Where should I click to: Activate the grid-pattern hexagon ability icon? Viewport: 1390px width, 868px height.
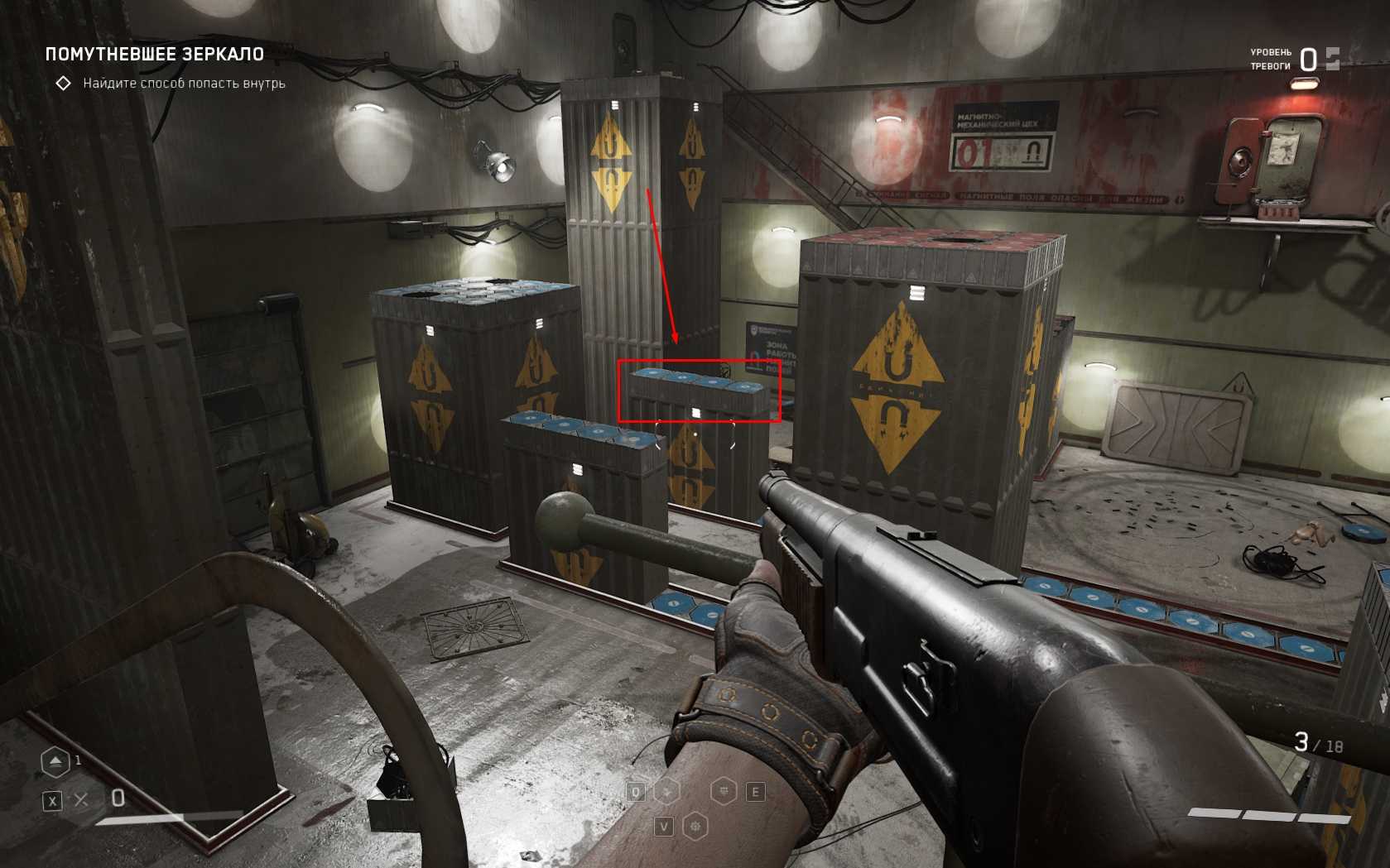tap(725, 791)
